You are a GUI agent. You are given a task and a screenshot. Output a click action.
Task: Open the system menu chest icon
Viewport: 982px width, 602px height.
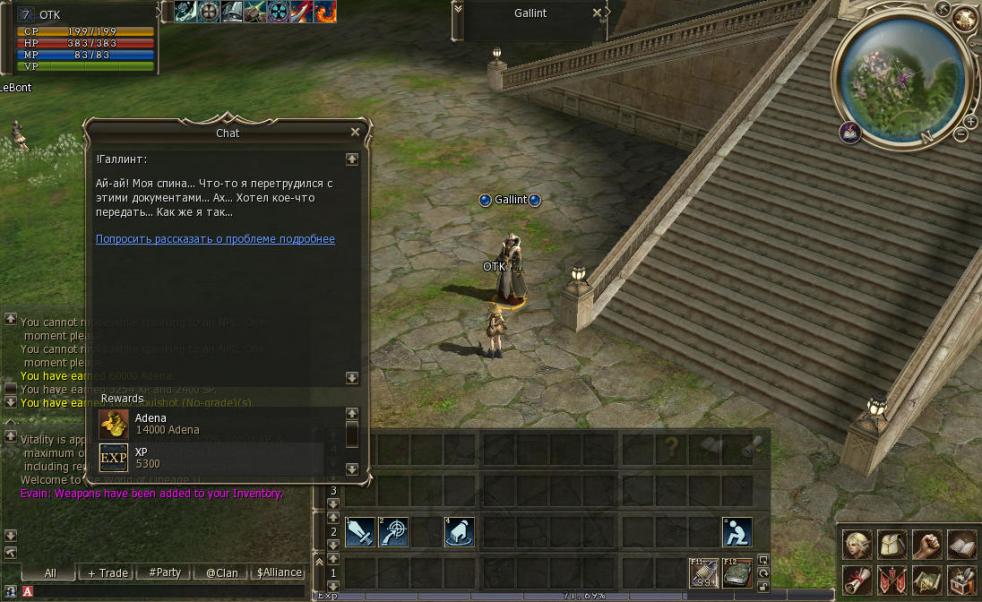(961, 579)
